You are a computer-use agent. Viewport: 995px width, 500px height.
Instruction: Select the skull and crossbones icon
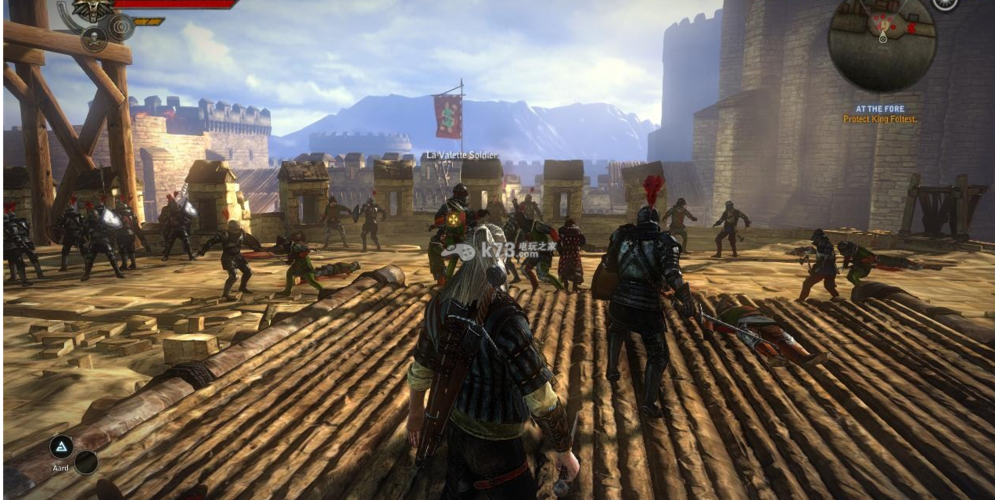pos(94,38)
